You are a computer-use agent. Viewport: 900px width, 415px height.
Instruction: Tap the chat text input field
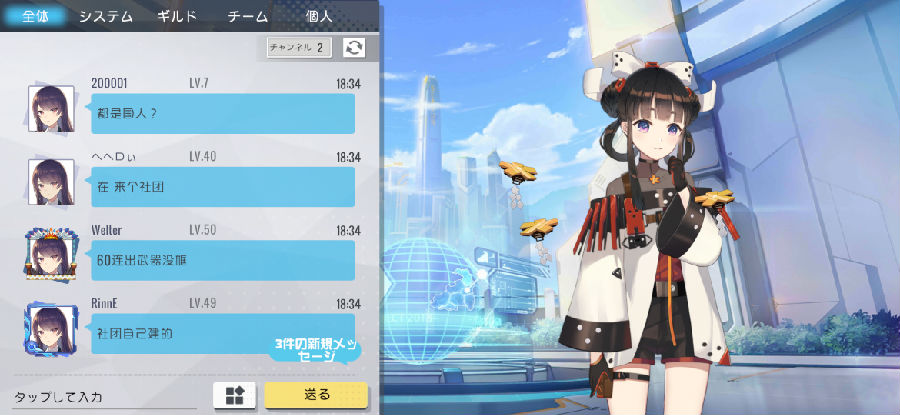click(x=105, y=396)
